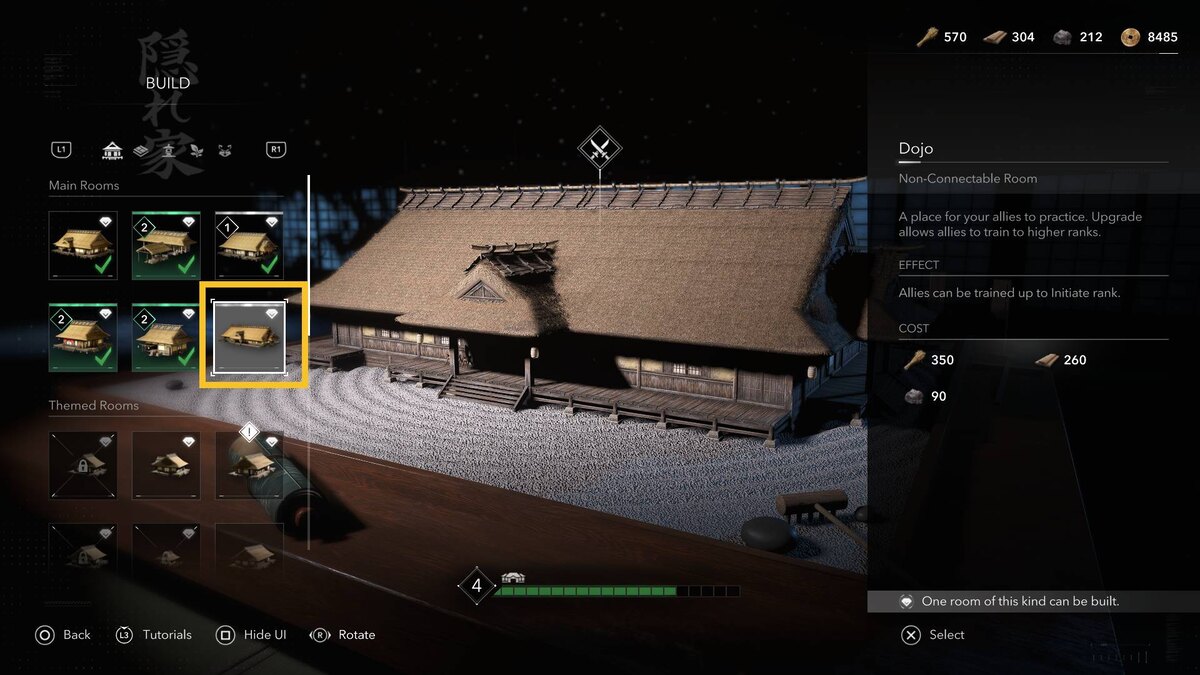Open the leaf plants category tab
Viewport: 1200px width, 675px height.
coord(196,150)
